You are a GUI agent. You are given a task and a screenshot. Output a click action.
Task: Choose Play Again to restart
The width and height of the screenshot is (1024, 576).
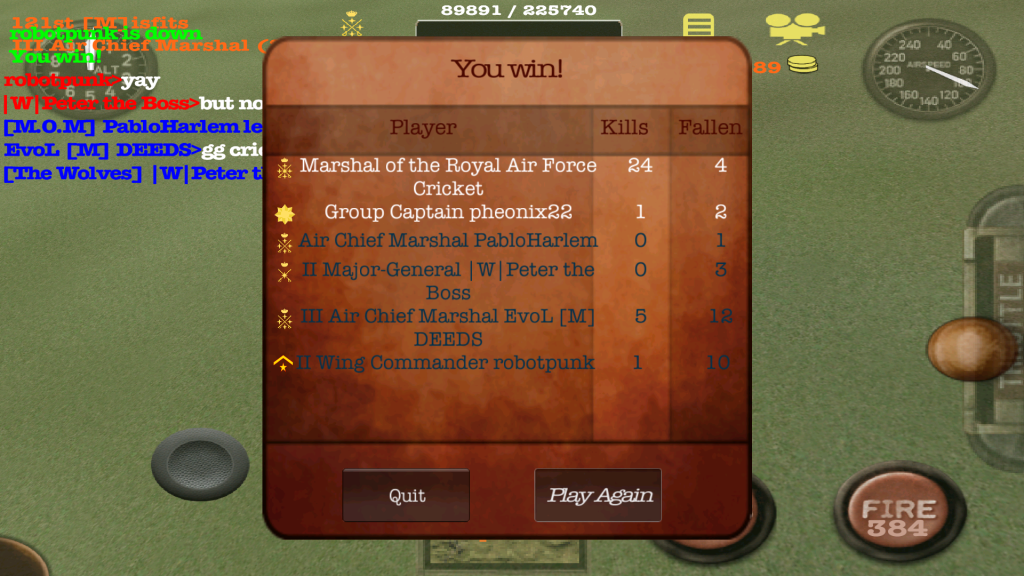[598, 495]
